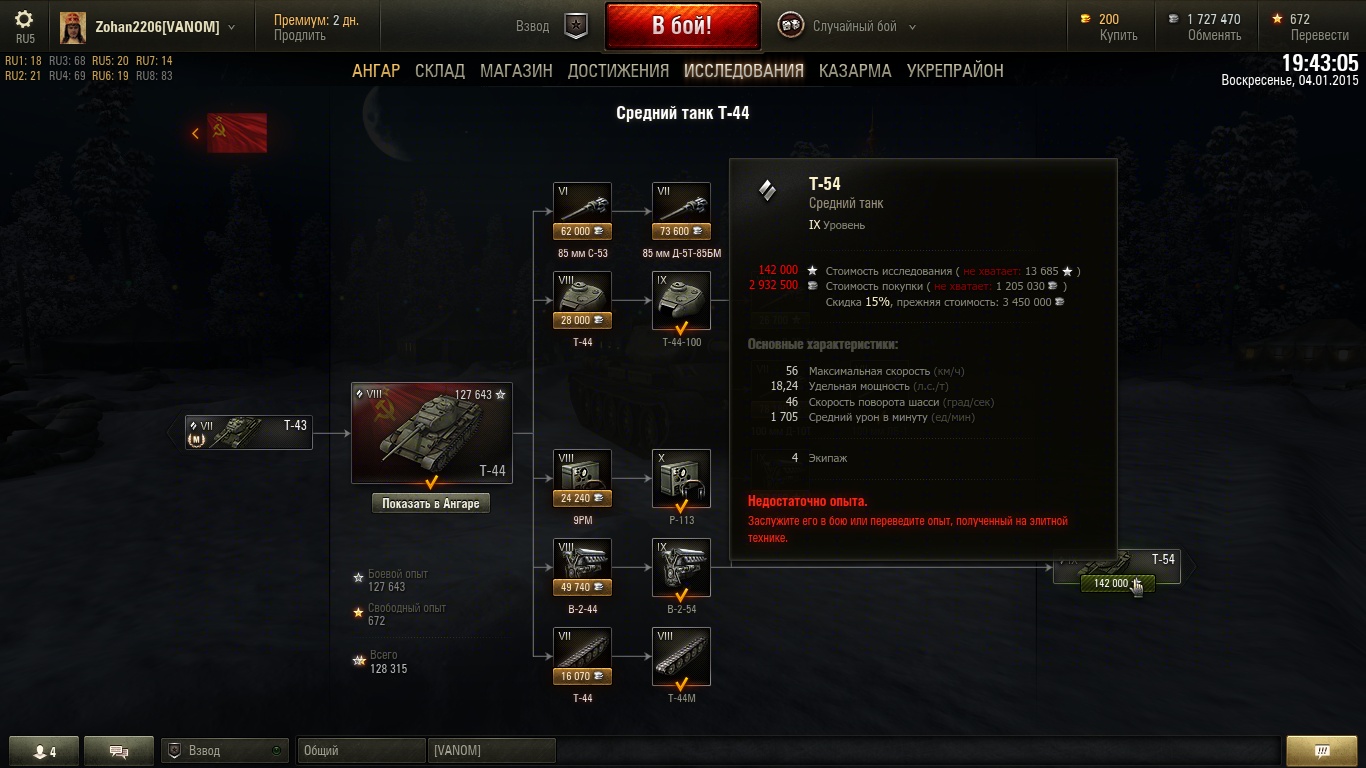Open the Склад tab
The image size is (1366, 768).
tap(440, 71)
